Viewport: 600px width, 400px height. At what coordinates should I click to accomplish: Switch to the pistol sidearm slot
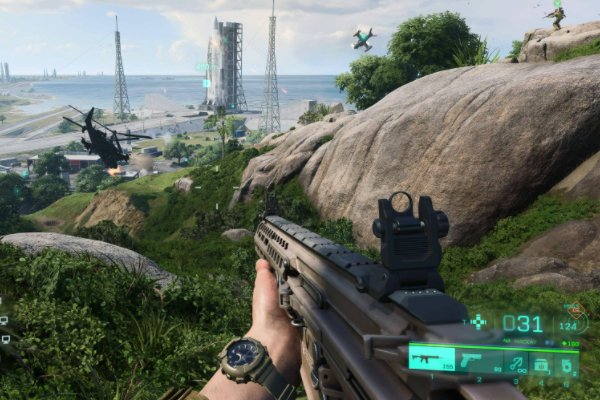(x=470, y=358)
